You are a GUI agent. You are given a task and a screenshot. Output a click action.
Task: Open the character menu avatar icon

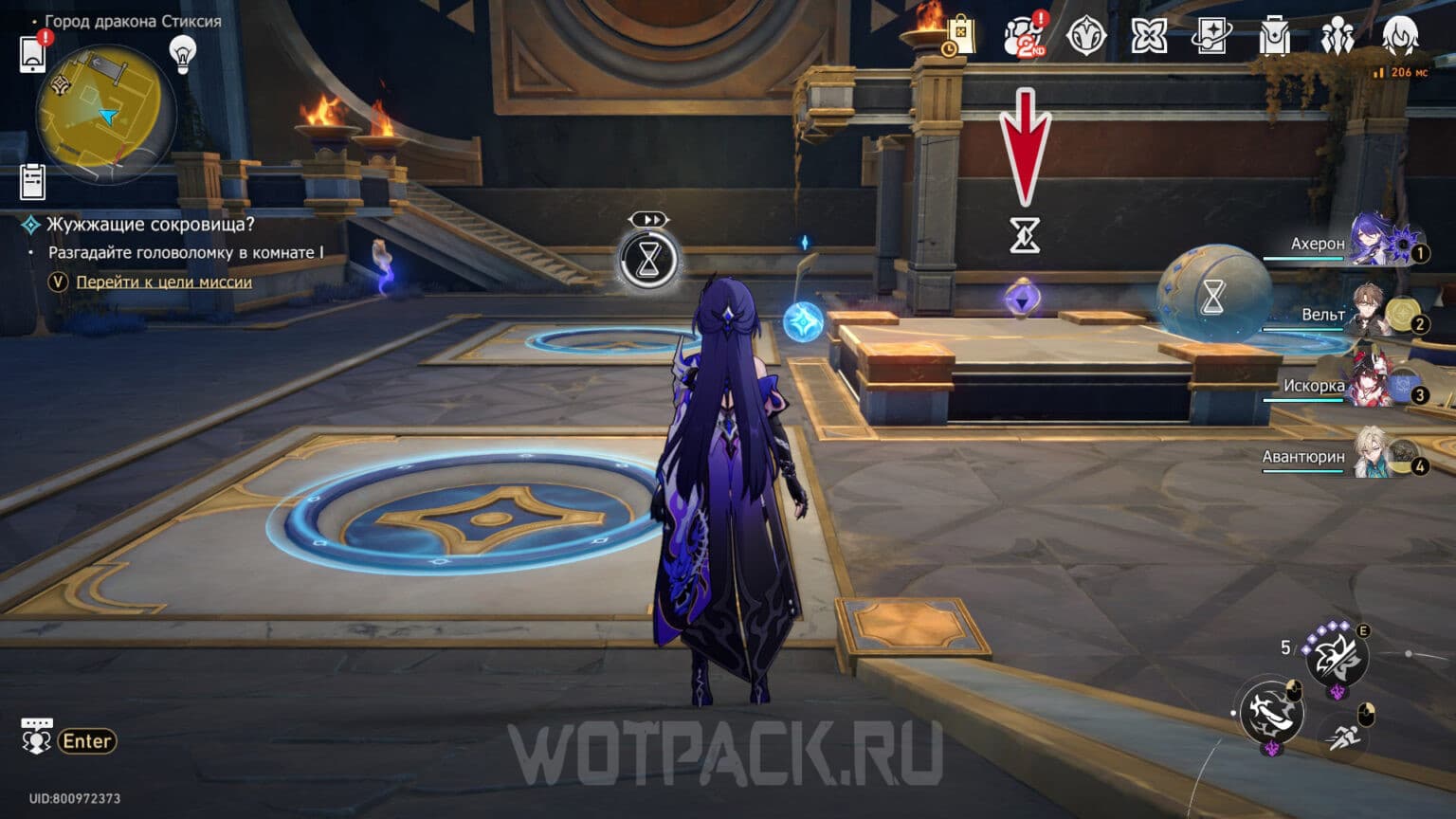(1398, 36)
